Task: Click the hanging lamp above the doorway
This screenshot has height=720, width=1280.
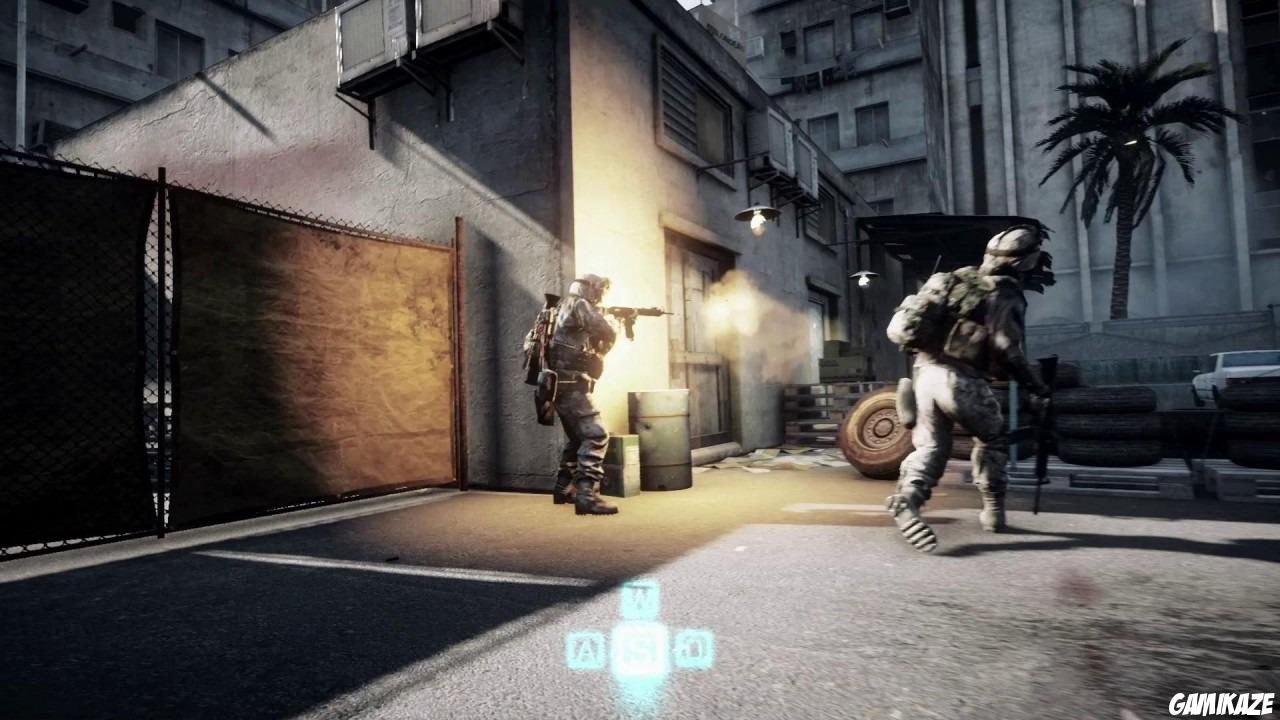Action: click(757, 215)
